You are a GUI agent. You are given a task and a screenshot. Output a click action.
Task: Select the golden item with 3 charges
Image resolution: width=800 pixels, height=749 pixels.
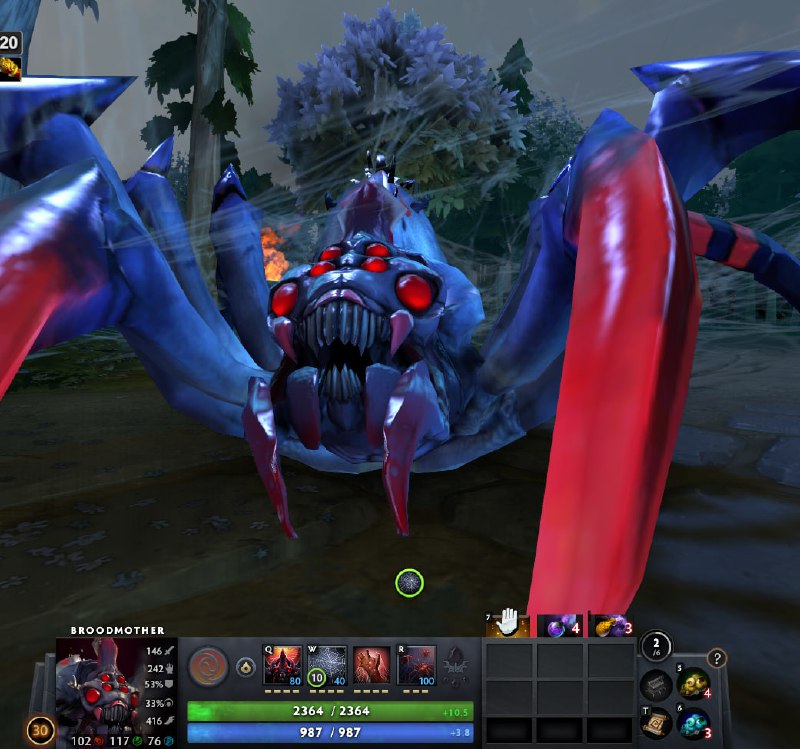[x=611, y=626]
